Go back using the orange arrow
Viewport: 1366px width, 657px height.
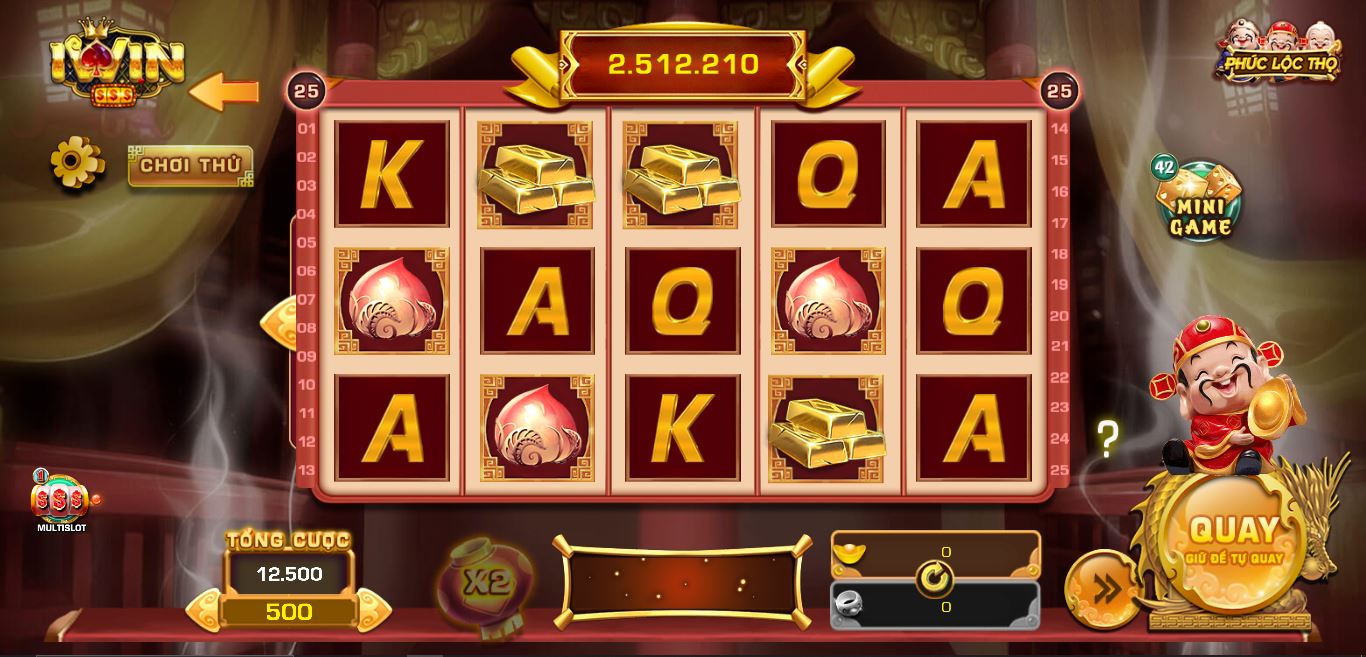224,92
